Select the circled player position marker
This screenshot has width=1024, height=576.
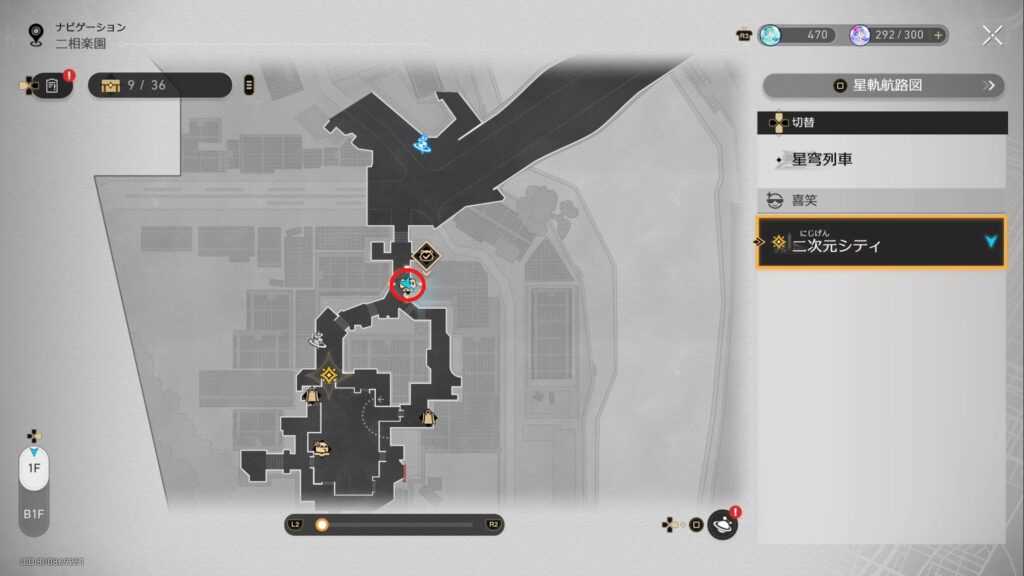[x=408, y=286]
